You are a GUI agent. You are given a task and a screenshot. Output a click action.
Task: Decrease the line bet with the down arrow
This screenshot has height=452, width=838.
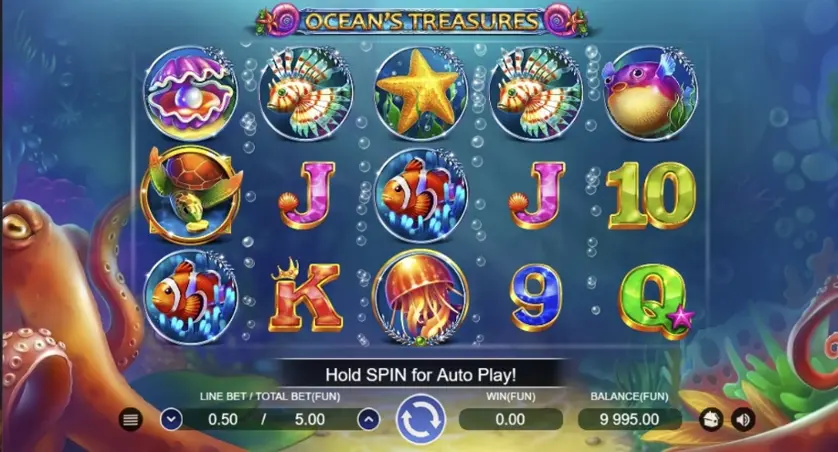click(170, 420)
